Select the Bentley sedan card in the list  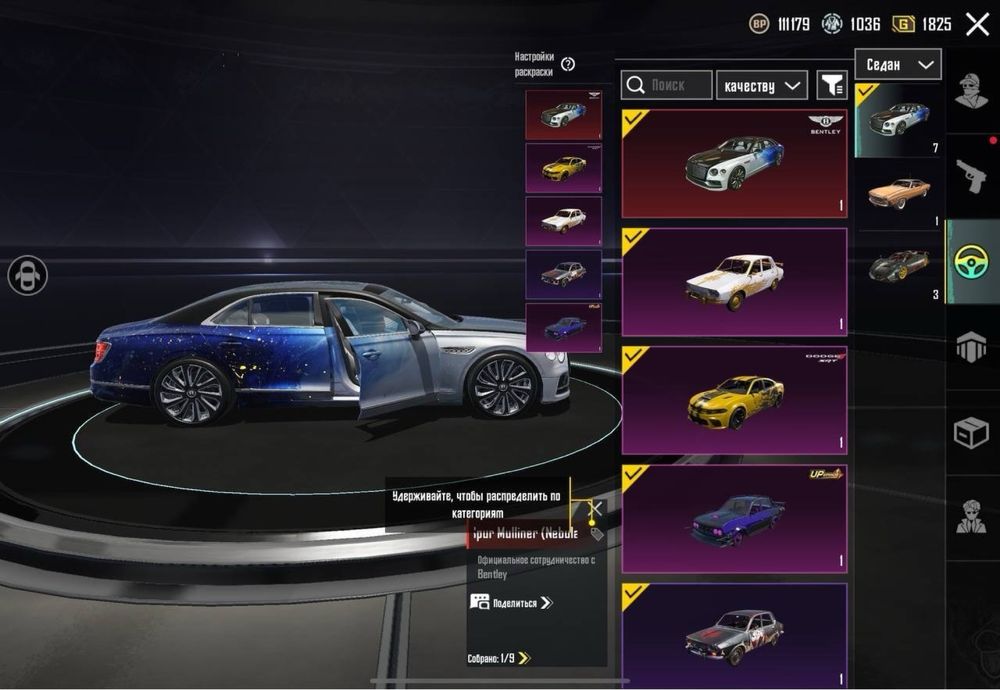coord(734,163)
